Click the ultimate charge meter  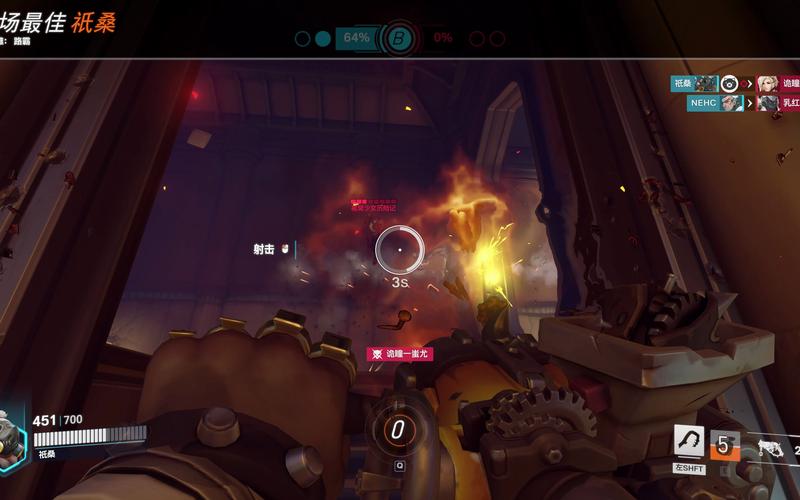coord(398,431)
